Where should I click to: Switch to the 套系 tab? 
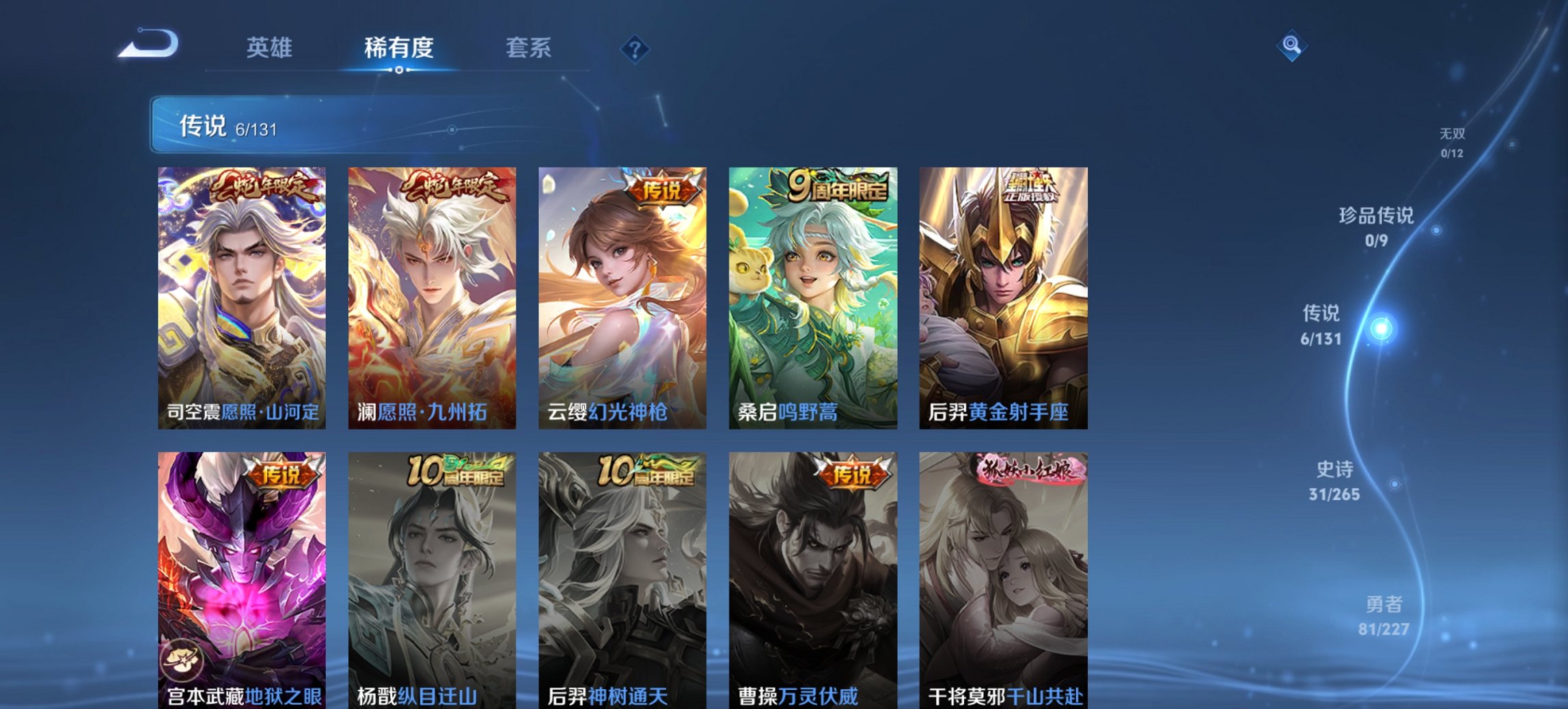coord(529,49)
